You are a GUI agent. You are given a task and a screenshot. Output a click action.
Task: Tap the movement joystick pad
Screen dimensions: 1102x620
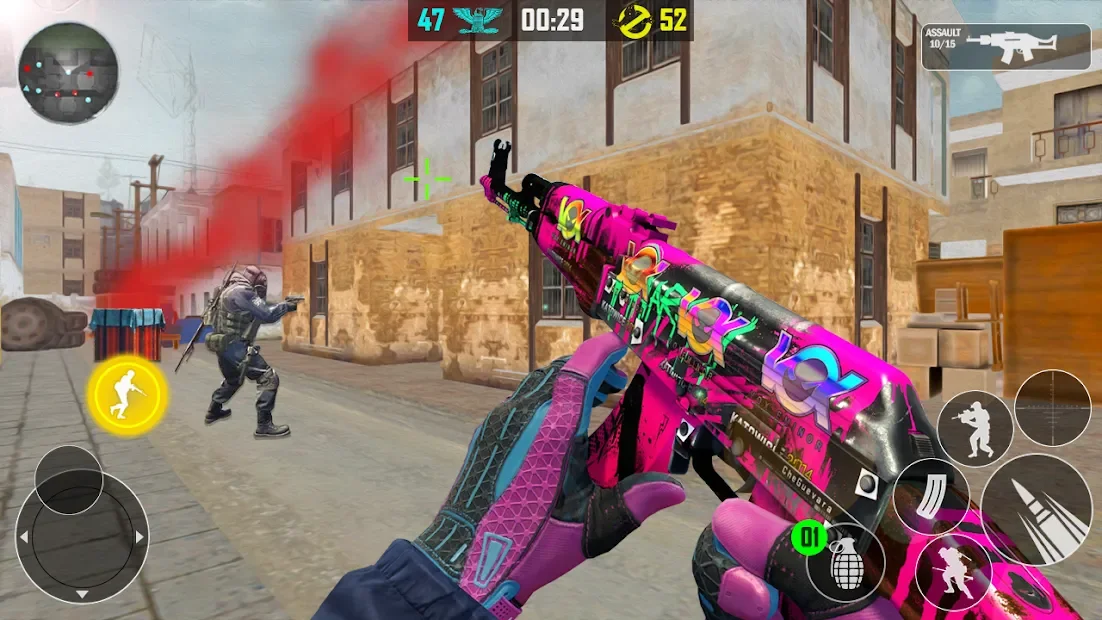(82, 536)
